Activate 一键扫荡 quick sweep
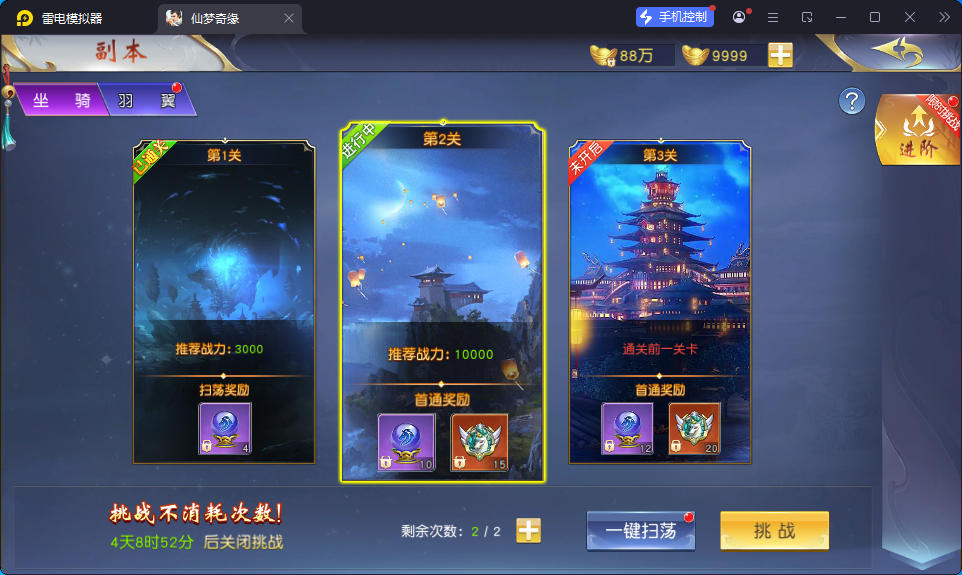 tap(640, 531)
